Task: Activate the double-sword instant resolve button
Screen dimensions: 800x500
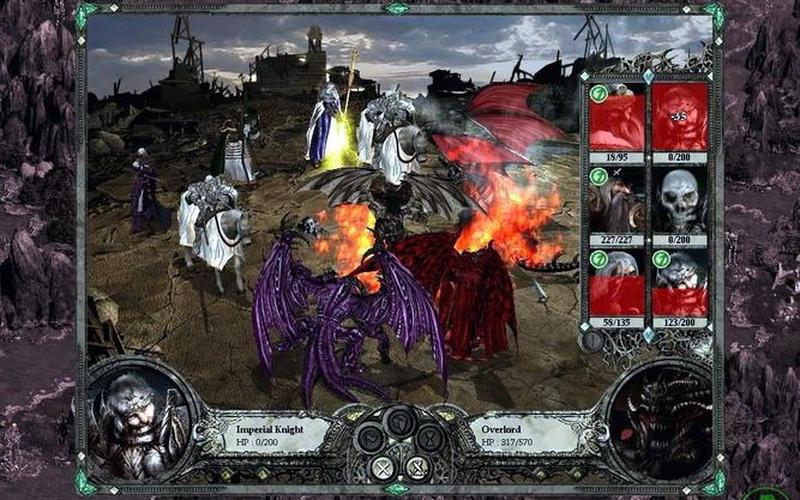Action: coord(417,466)
